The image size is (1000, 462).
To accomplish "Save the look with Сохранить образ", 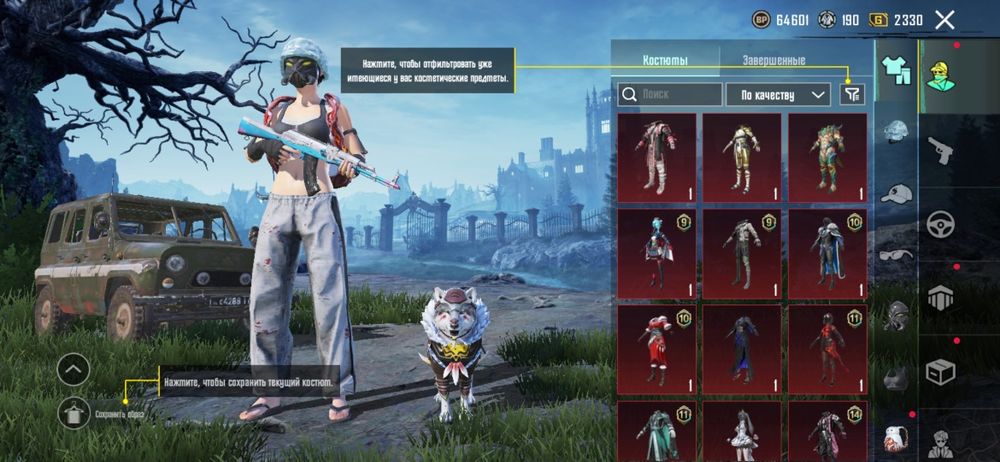I will click(x=74, y=411).
